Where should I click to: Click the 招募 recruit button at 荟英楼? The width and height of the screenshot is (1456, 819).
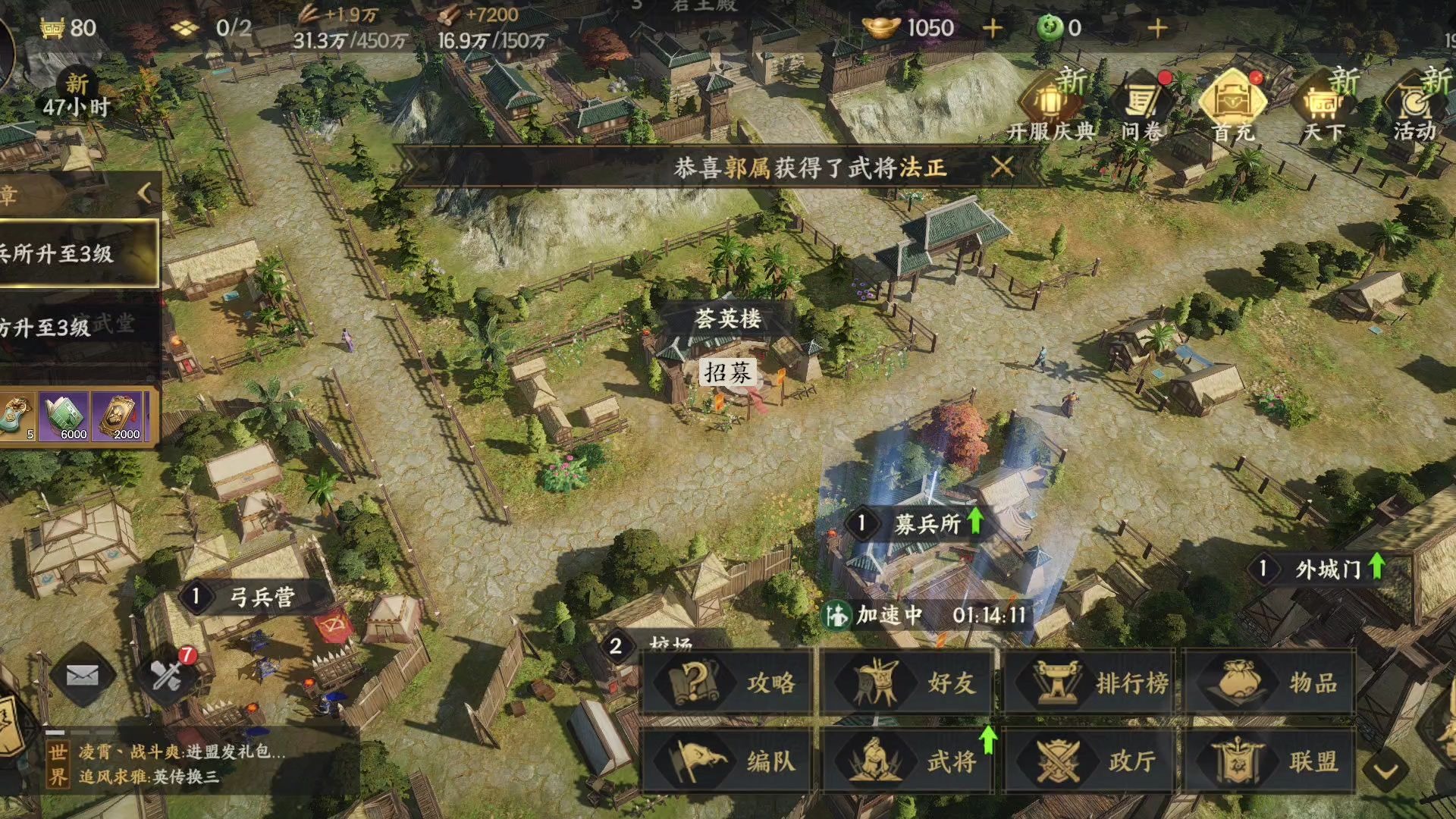pos(727,372)
